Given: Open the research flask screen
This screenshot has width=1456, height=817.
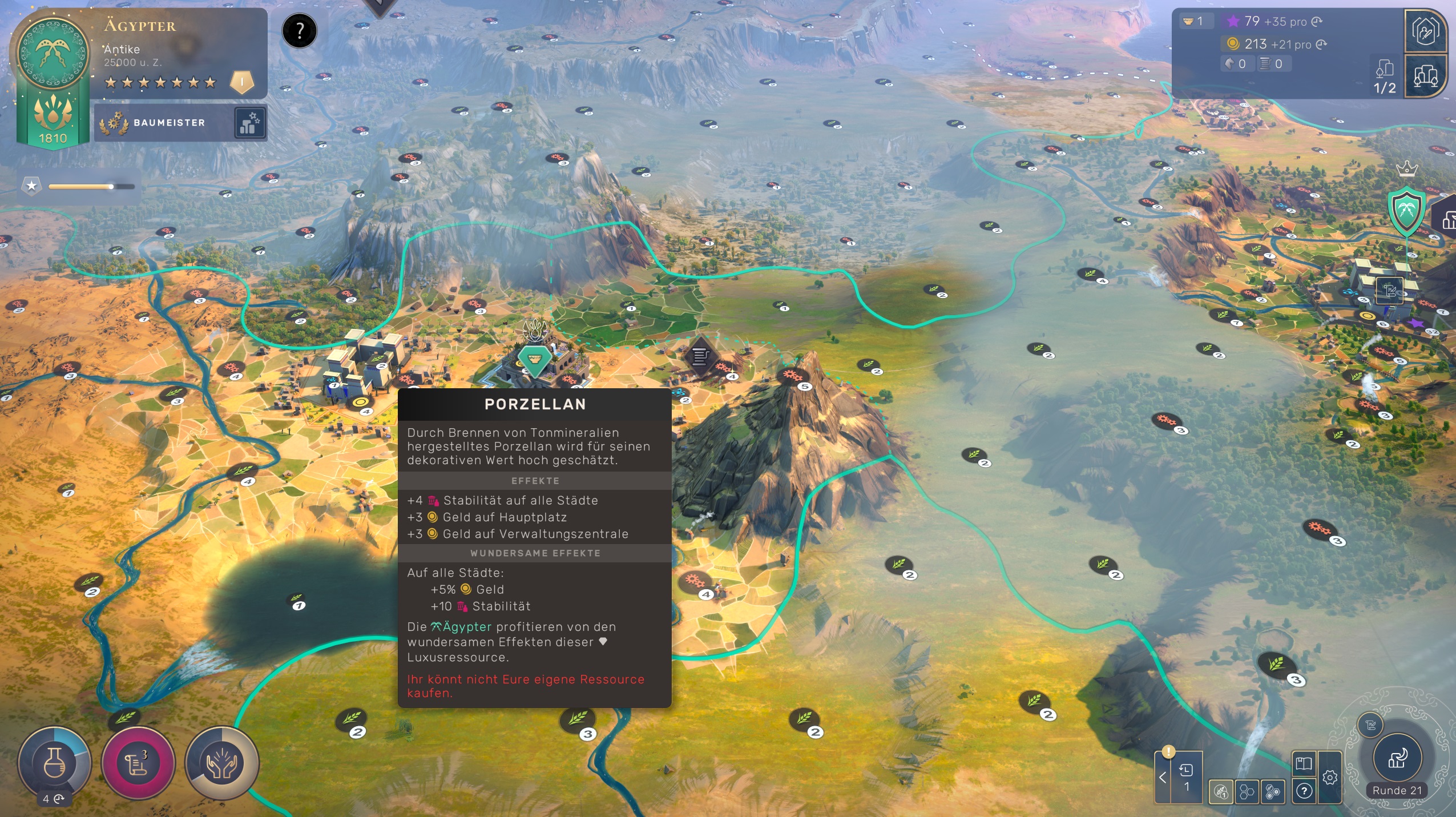Looking at the screenshot, I should pos(54,763).
